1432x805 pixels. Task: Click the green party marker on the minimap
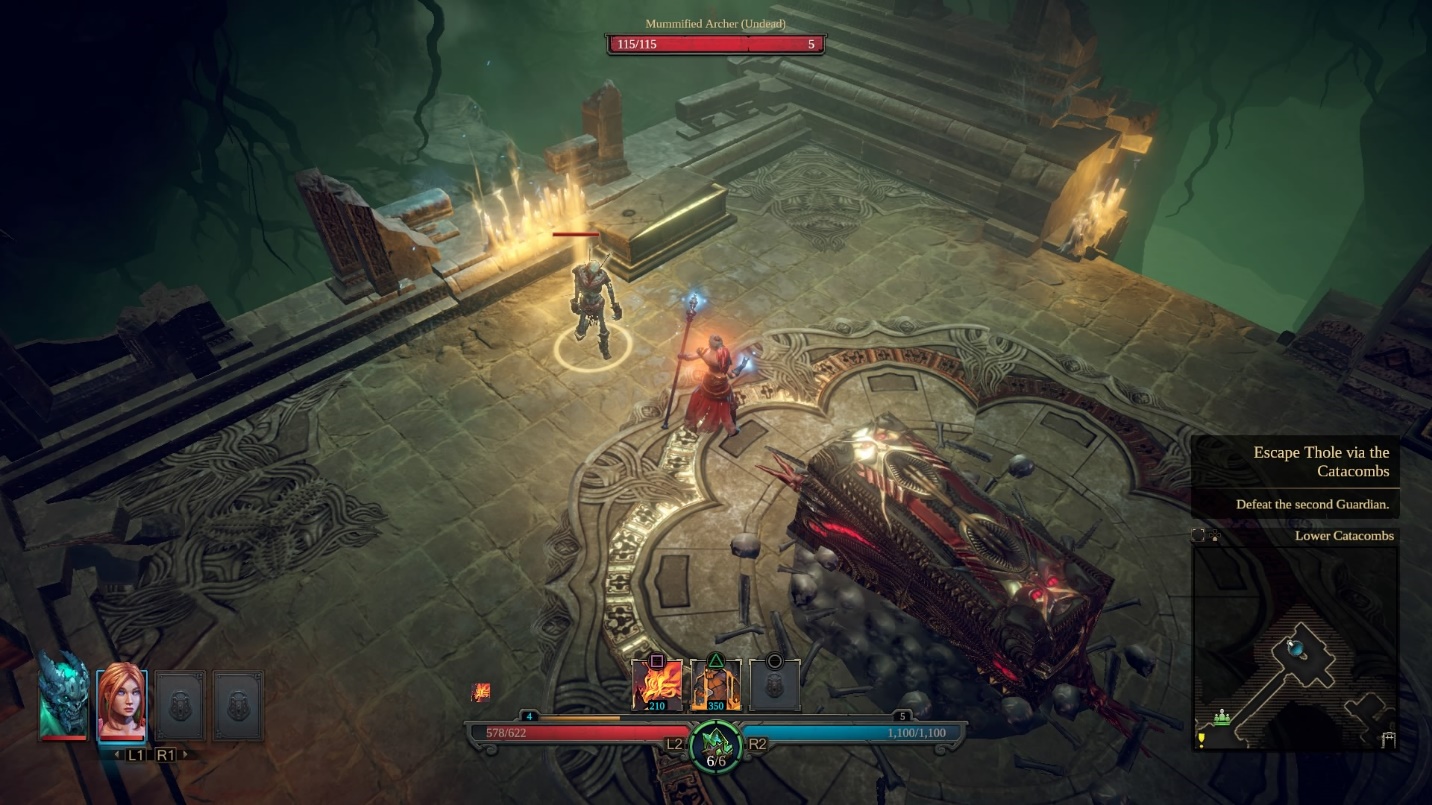pos(1221,717)
